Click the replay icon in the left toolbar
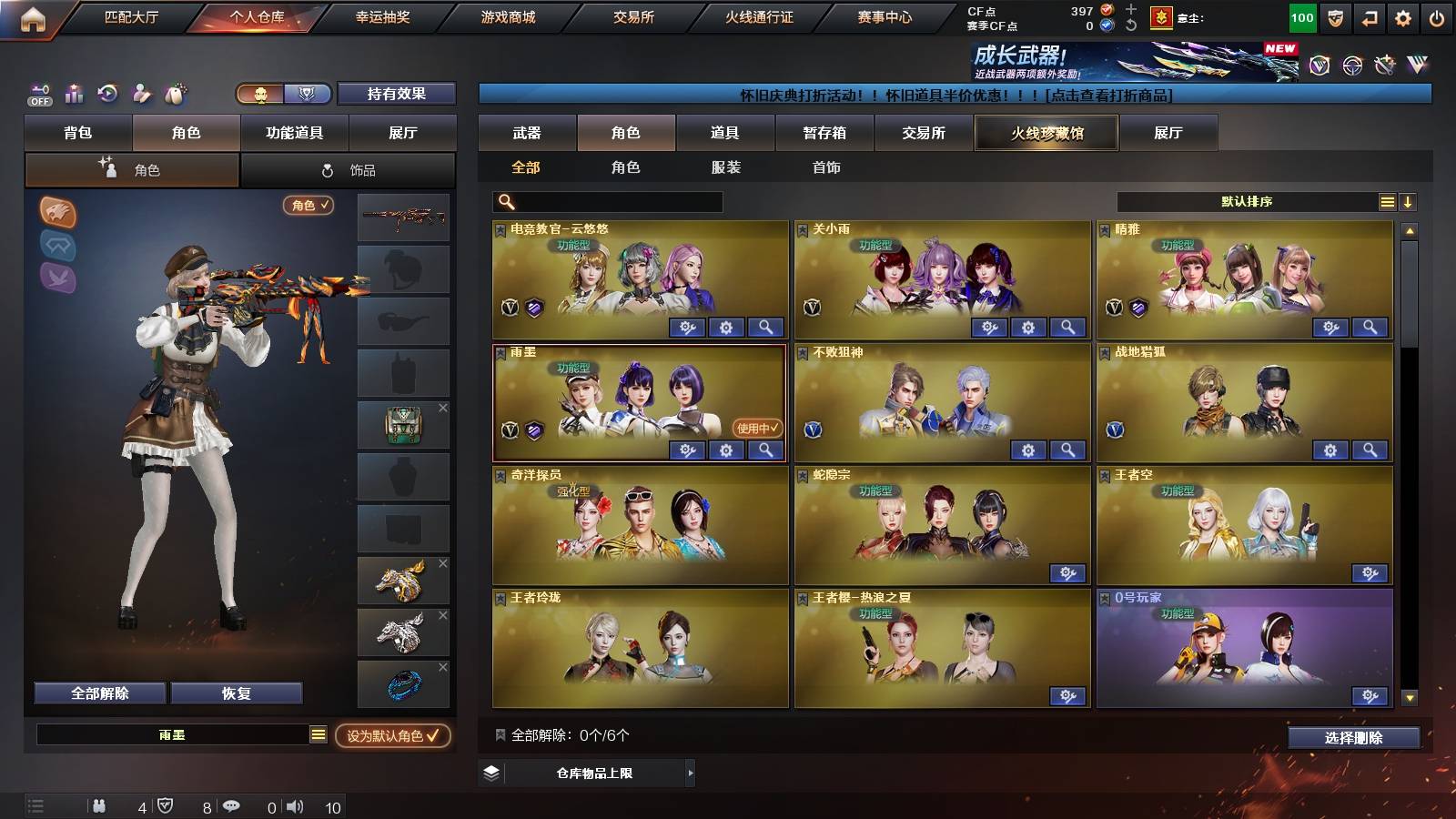 tap(107, 94)
